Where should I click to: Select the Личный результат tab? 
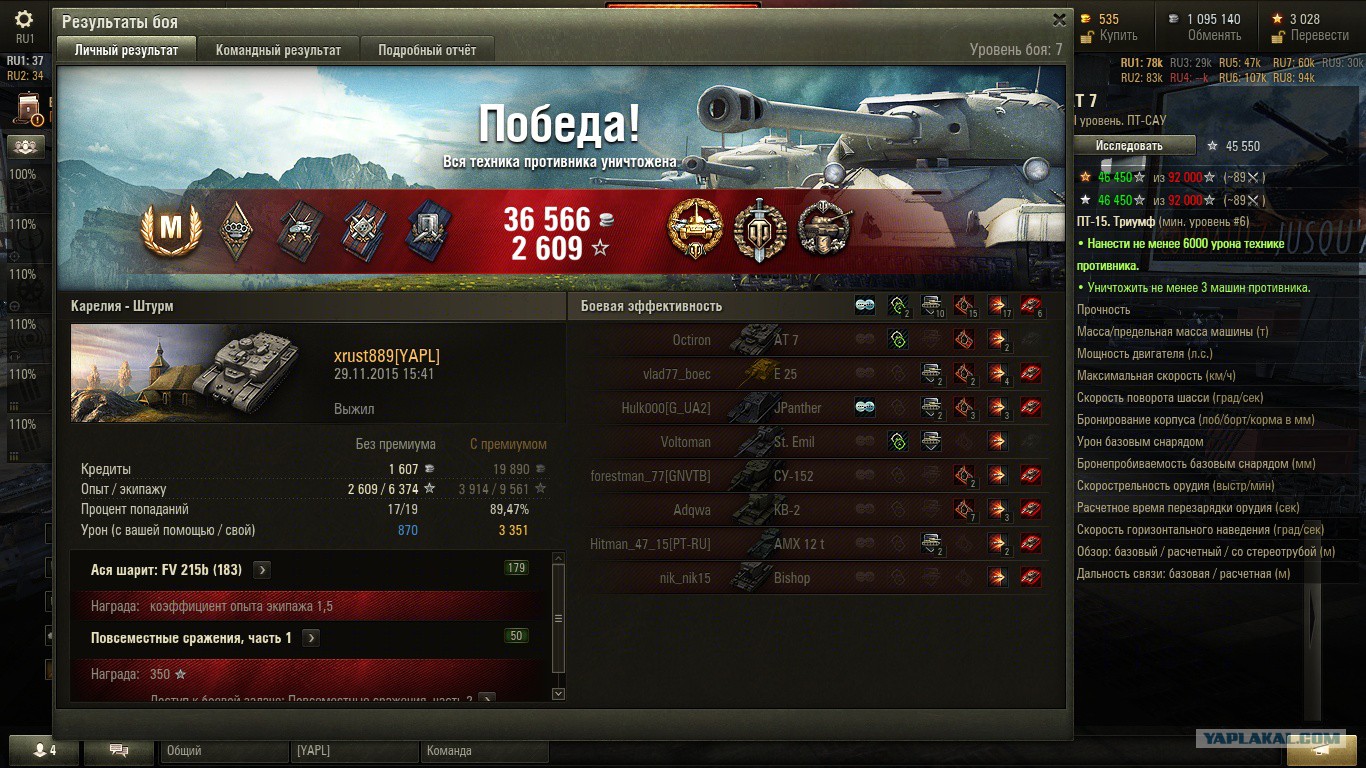(x=126, y=50)
